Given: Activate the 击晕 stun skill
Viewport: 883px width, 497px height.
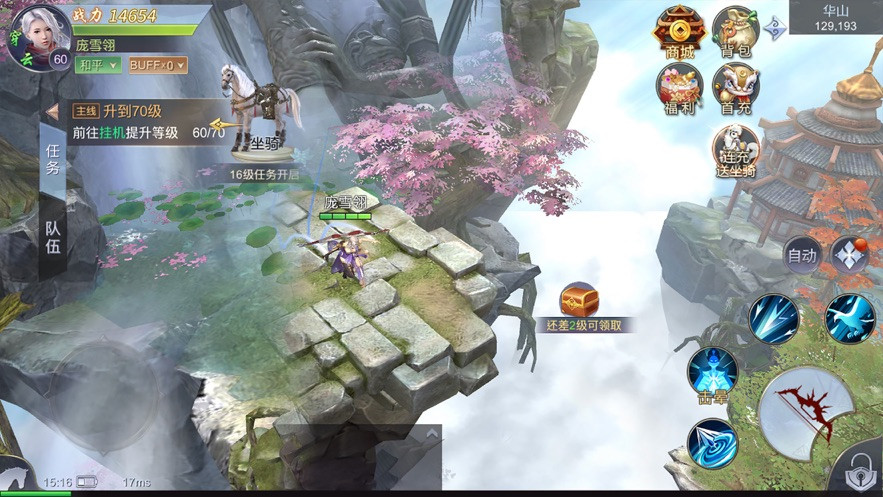Looking at the screenshot, I should [x=712, y=372].
